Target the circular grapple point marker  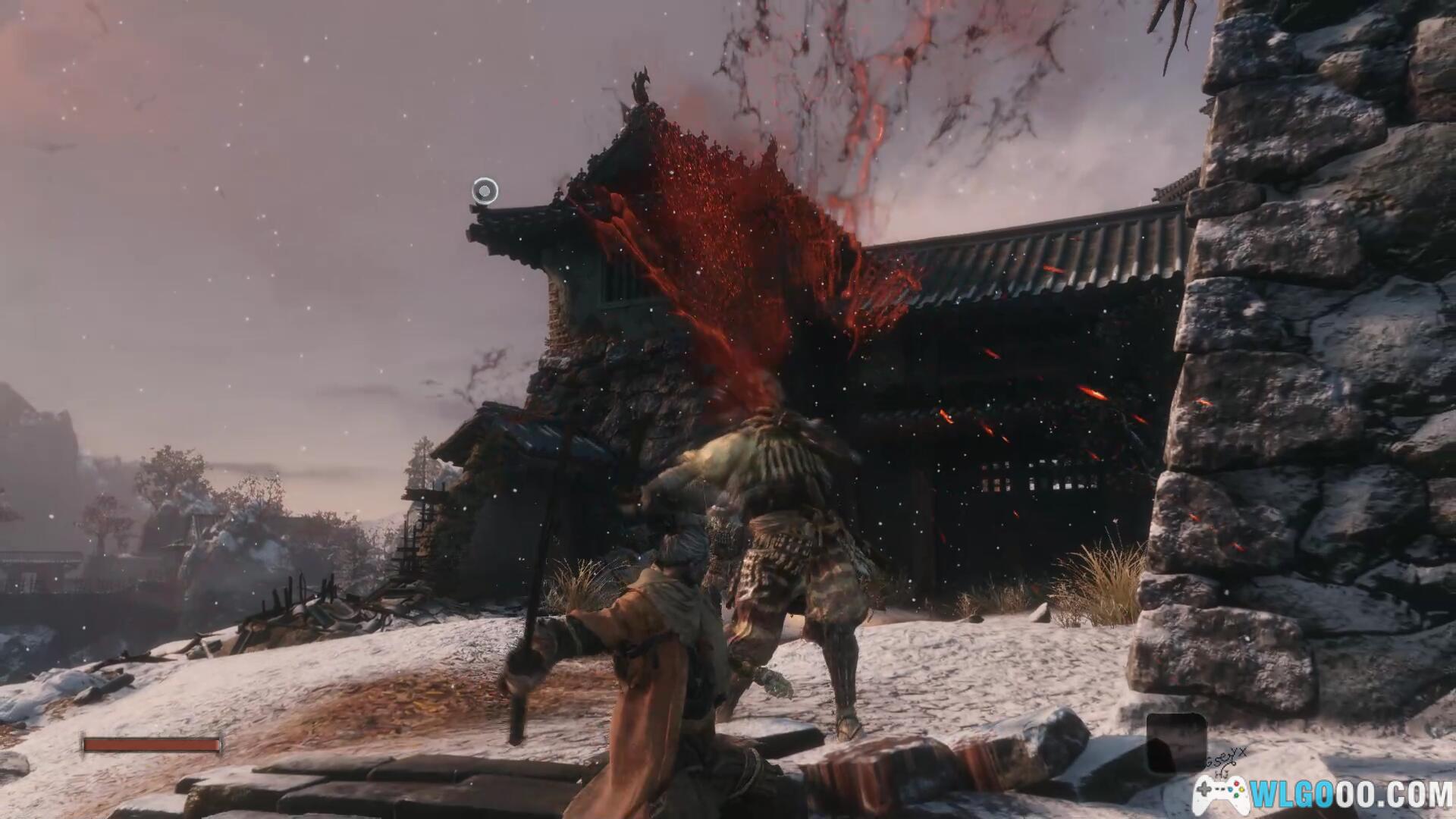click(x=485, y=191)
